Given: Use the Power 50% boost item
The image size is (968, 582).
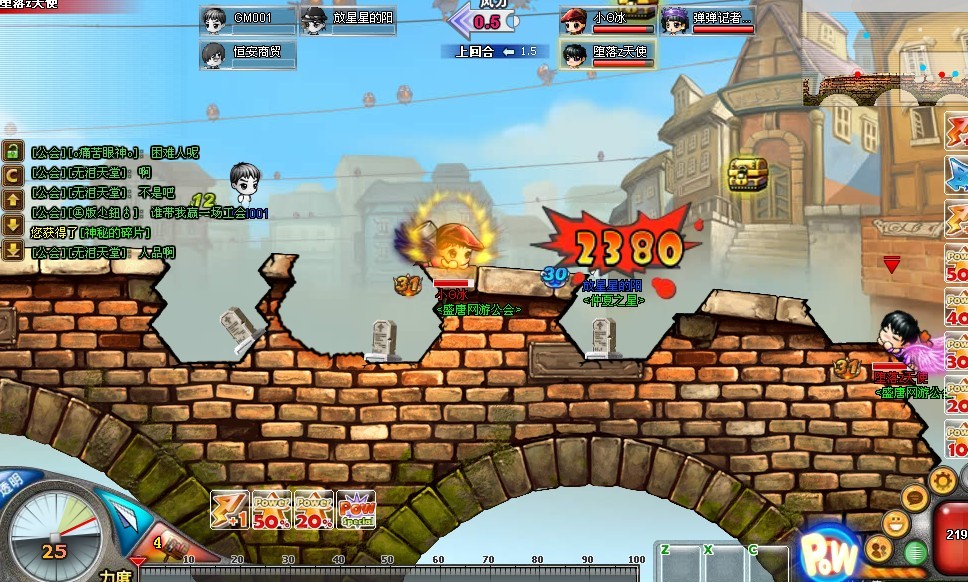Looking at the screenshot, I should click(272, 509).
